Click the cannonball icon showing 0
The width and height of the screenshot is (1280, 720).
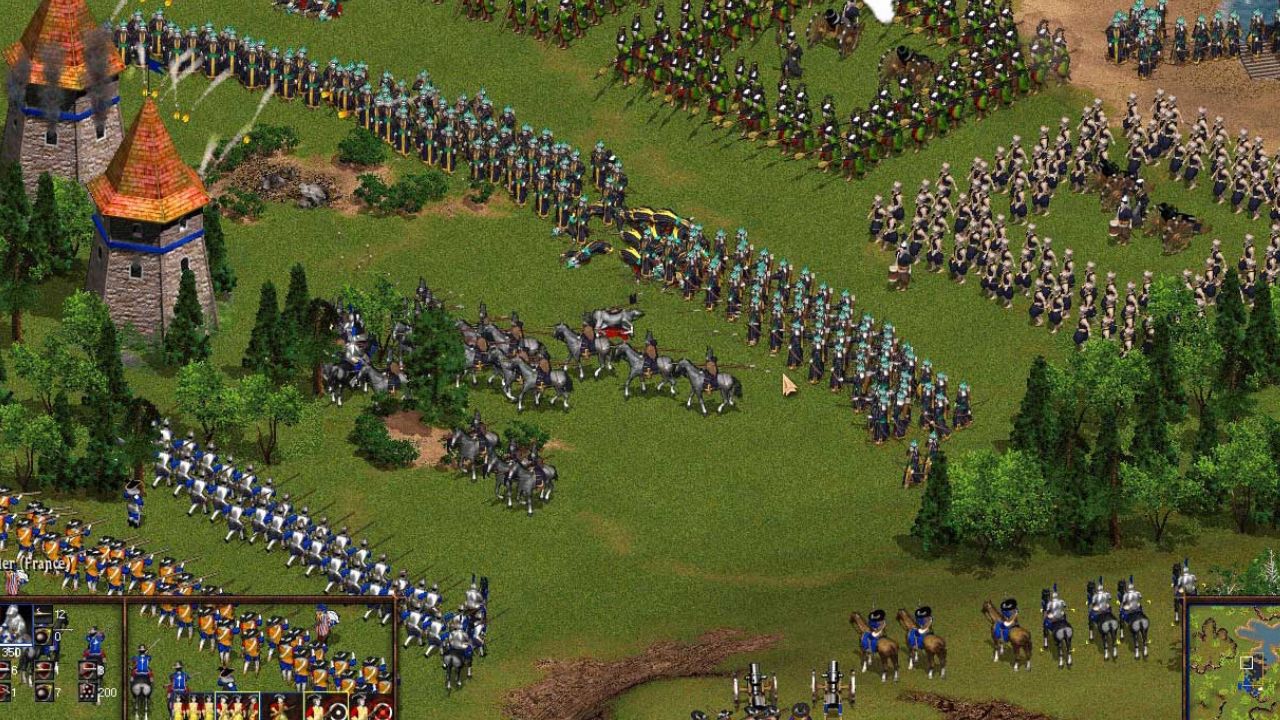click(41, 634)
